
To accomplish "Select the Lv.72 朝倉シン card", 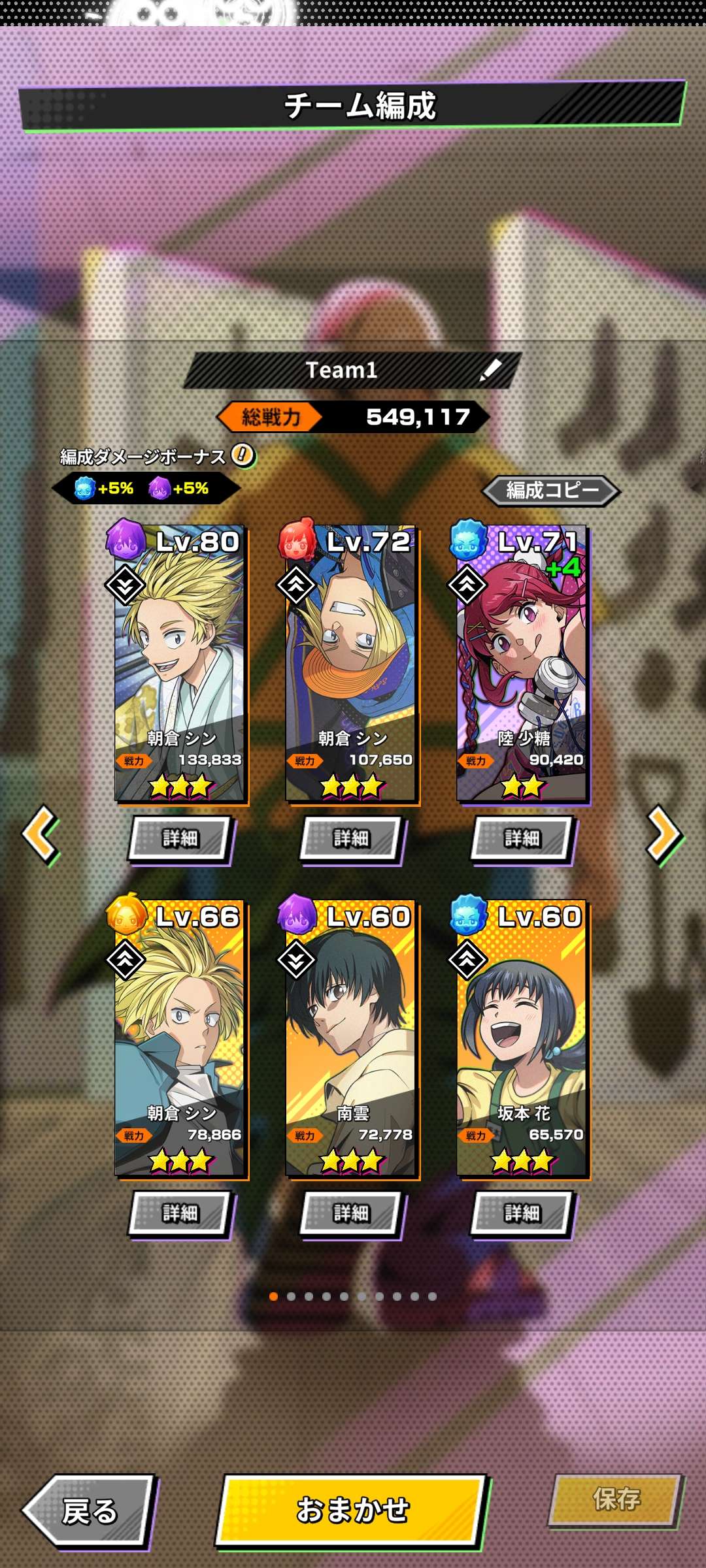I will [352, 663].
